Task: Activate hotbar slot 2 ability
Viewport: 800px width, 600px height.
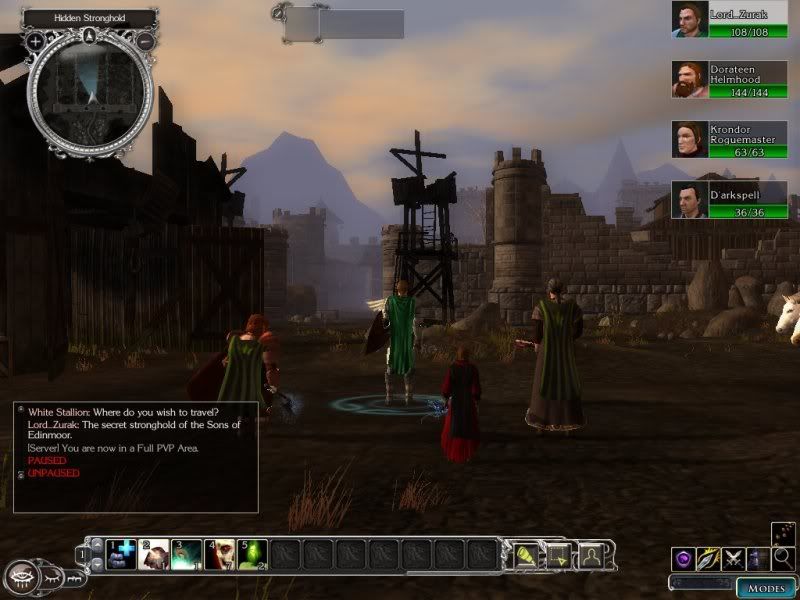Action: 155,554
